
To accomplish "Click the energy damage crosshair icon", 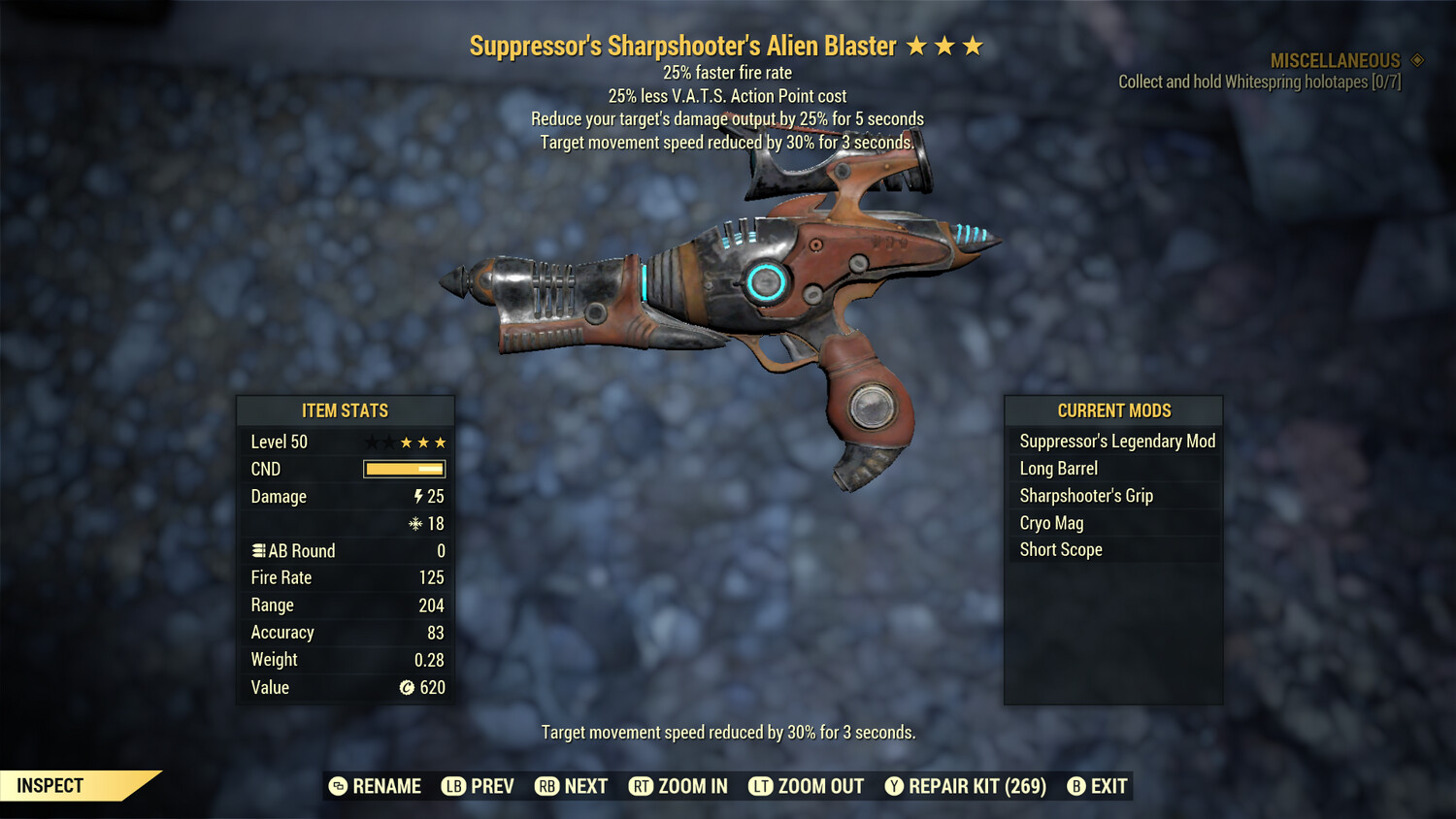I will (416, 523).
